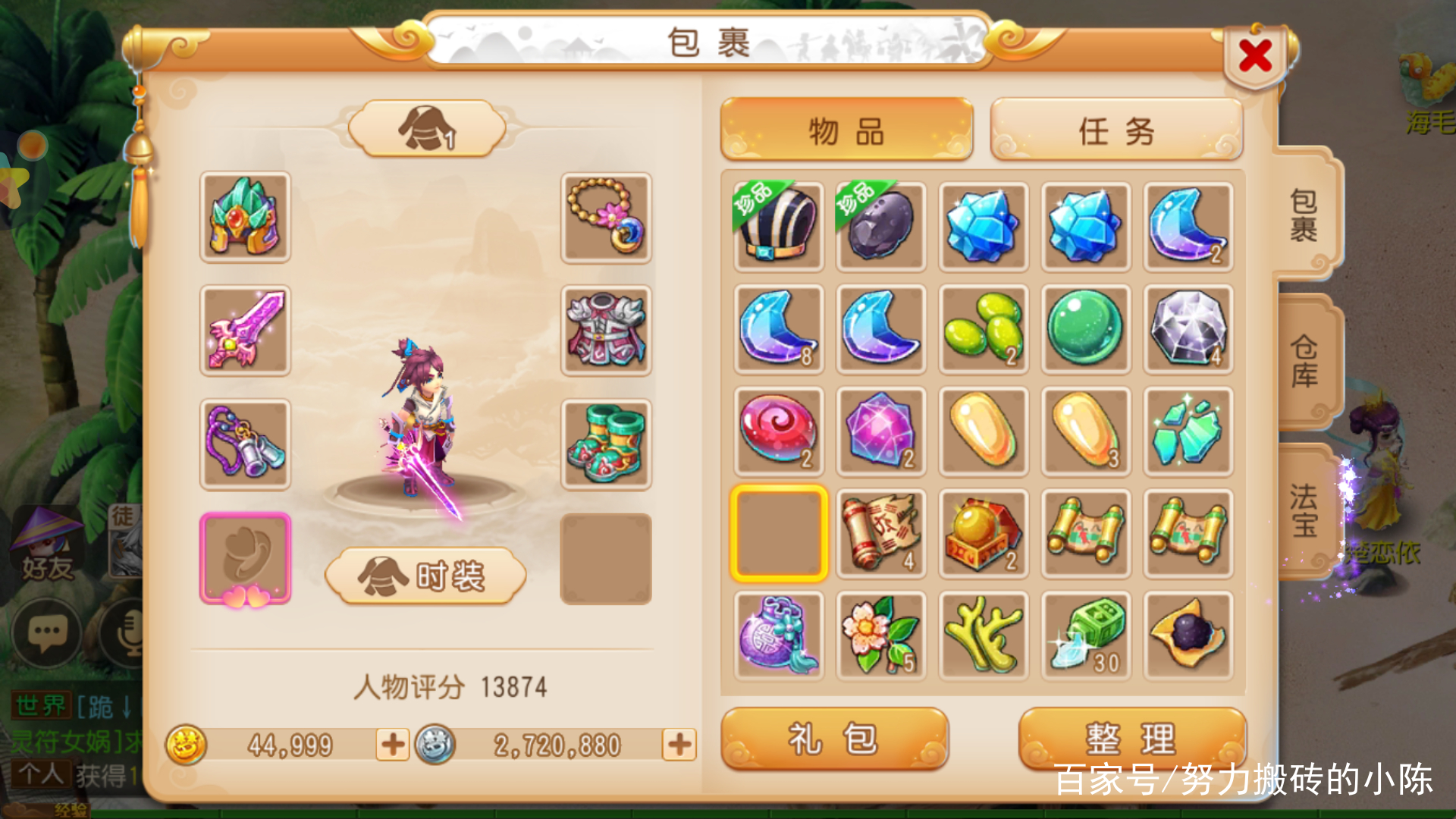Click the equipped necklace slot
The width and height of the screenshot is (1456, 819).
pyautogui.click(x=605, y=219)
